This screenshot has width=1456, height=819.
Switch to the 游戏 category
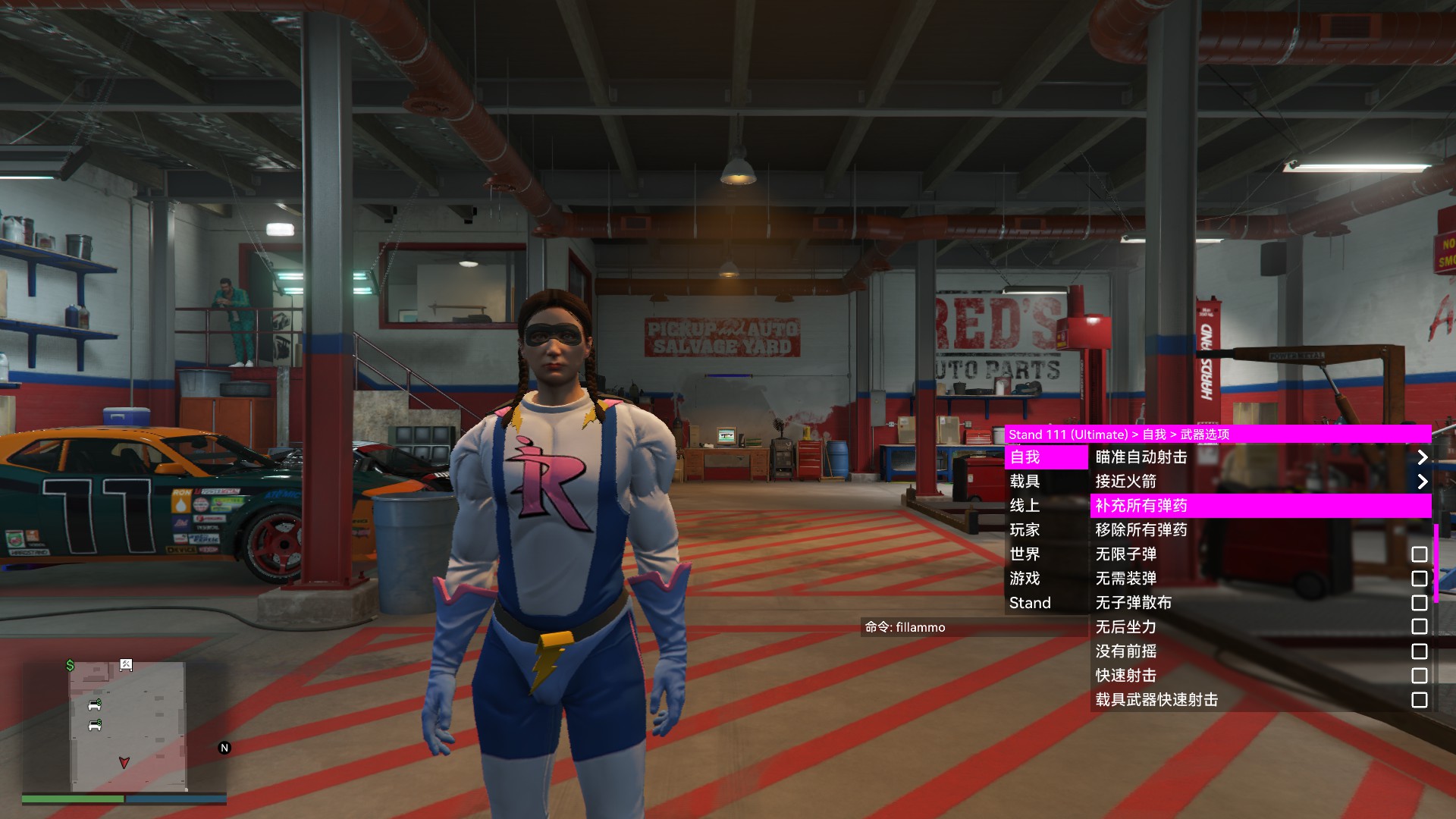pyautogui.click(x=1046, y=579)
